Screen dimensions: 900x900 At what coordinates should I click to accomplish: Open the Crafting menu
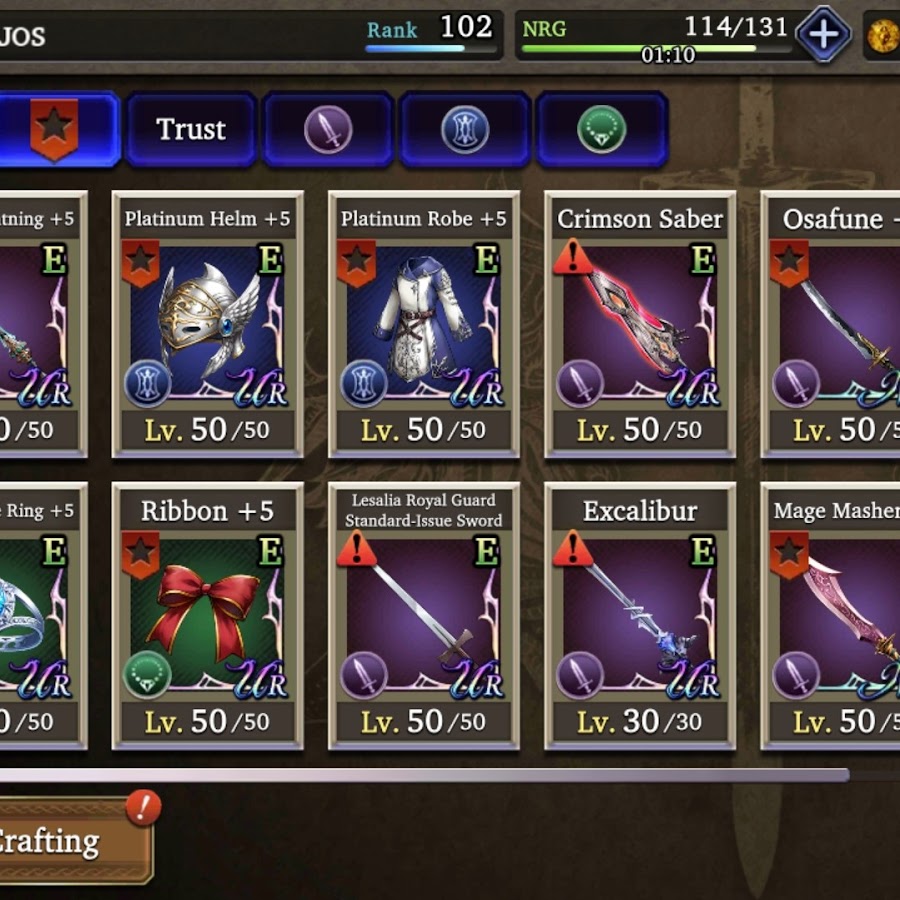click(x=72, y=841)
